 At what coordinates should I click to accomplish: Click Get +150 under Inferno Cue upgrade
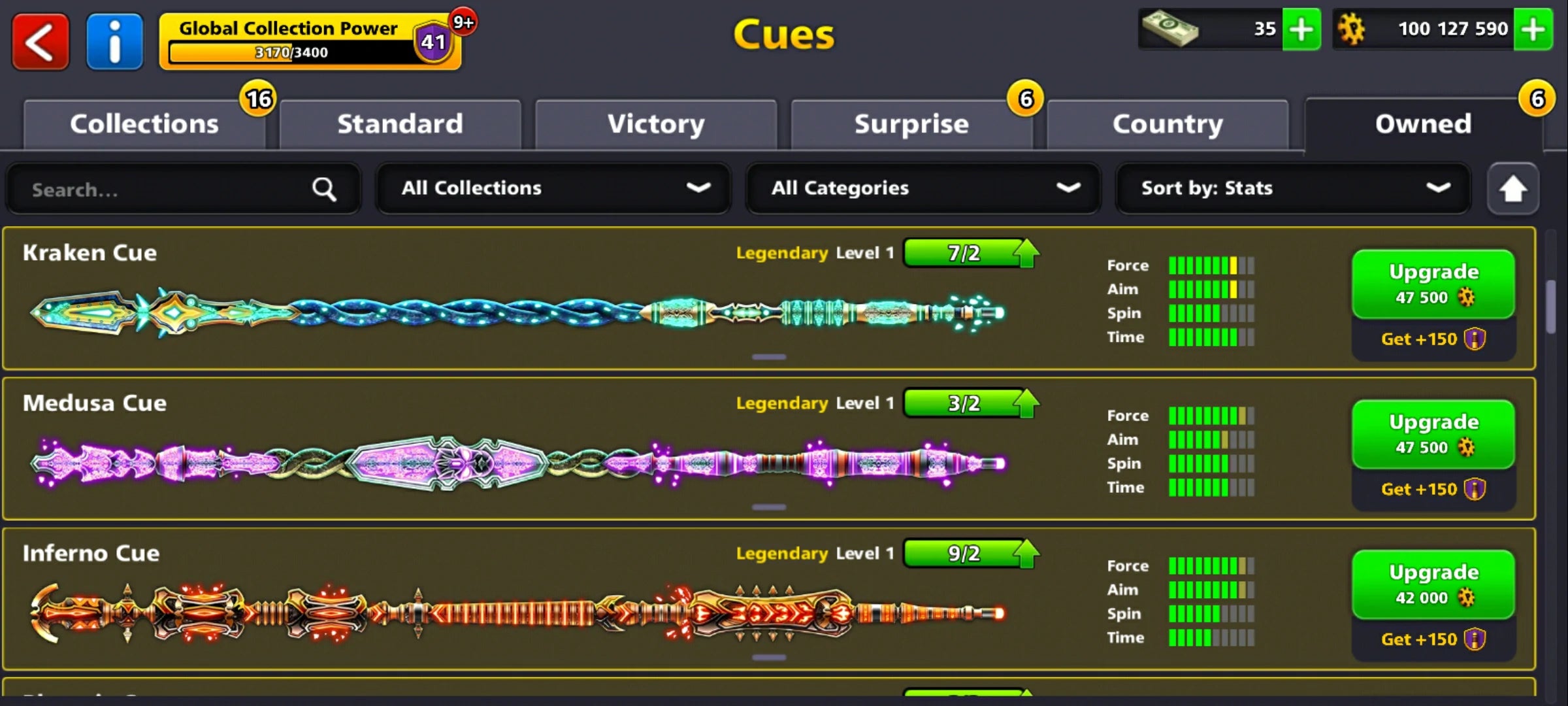tap(1433, 639)
